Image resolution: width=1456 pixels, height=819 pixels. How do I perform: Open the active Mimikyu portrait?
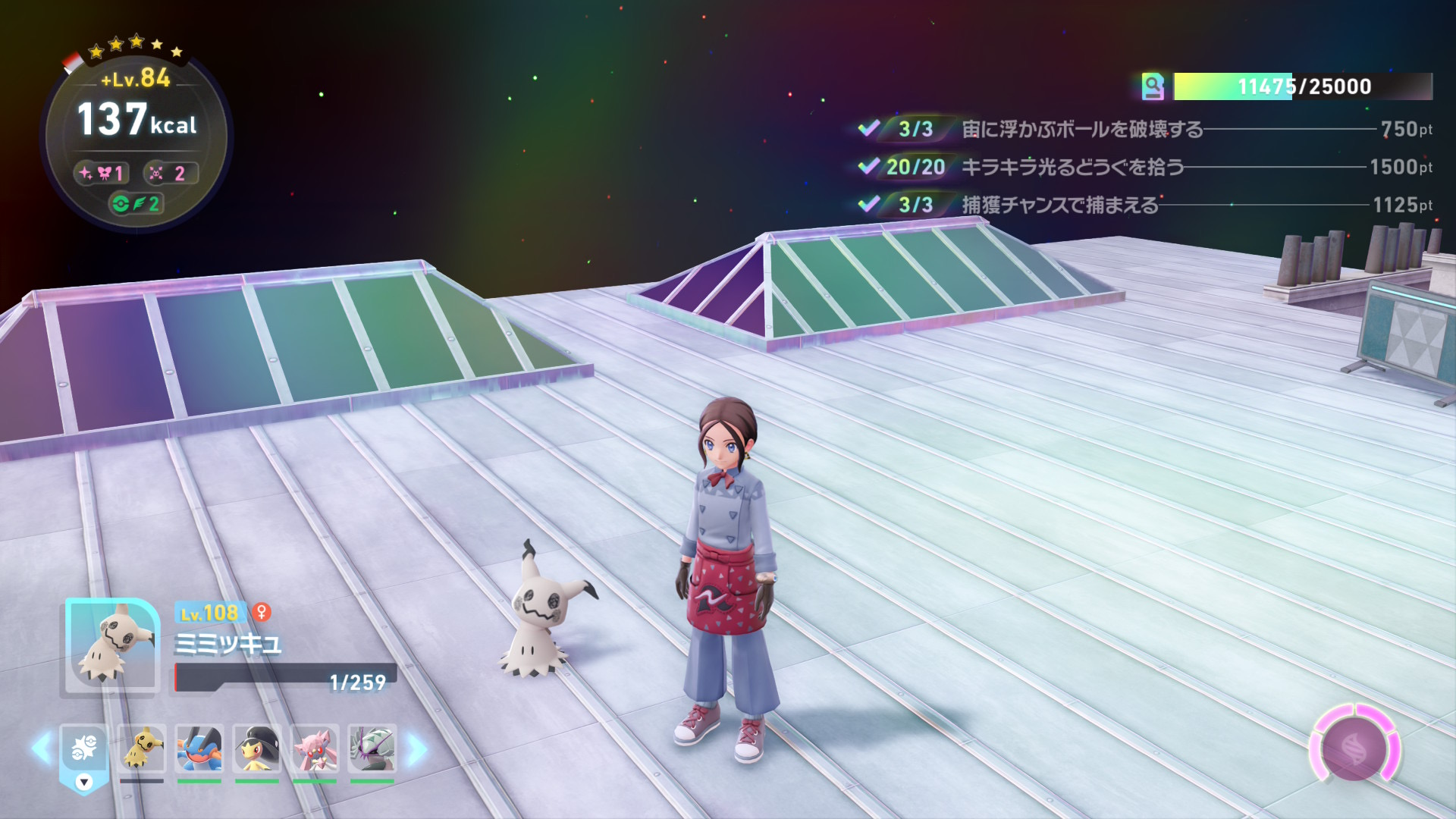(112, 646)
